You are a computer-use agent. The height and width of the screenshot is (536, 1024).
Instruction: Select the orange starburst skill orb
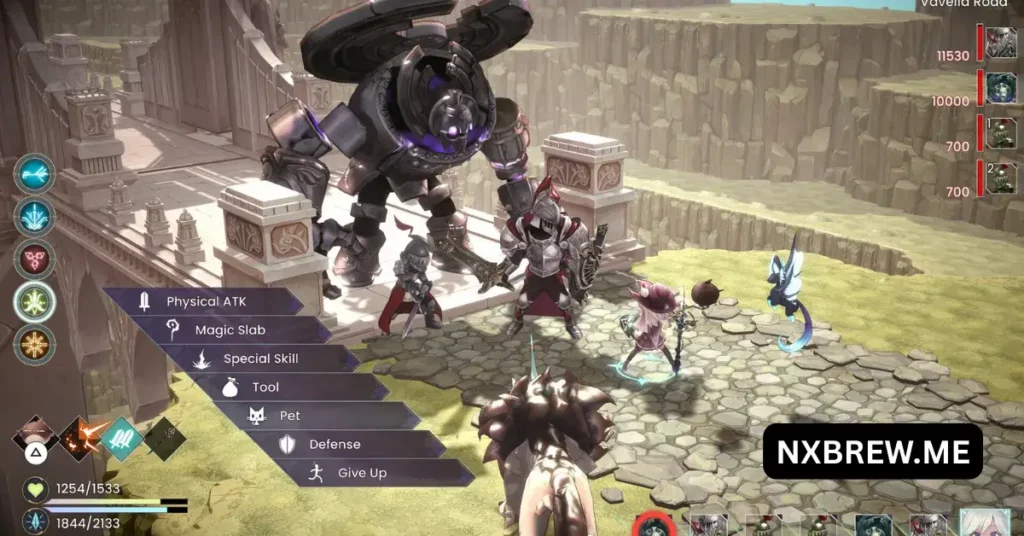click(x=34, y=343)
